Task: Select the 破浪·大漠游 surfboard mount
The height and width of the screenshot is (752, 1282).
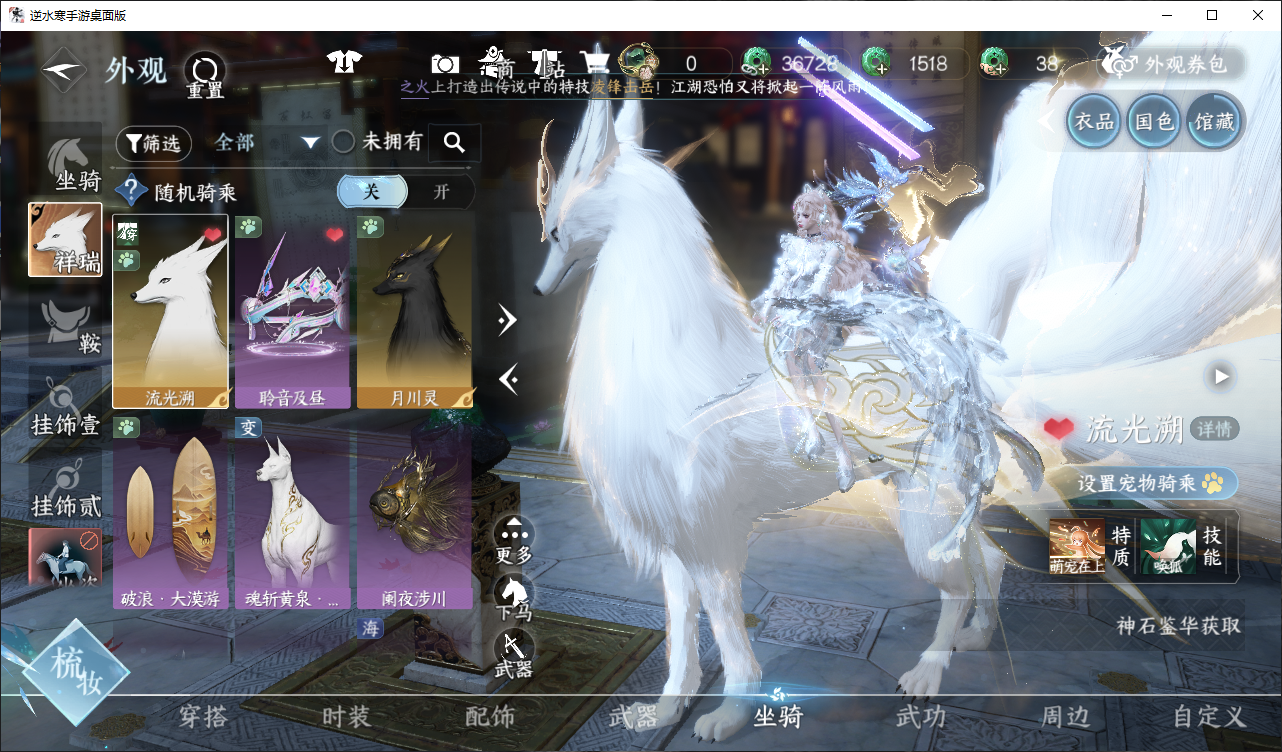Action: pos(170,513)
